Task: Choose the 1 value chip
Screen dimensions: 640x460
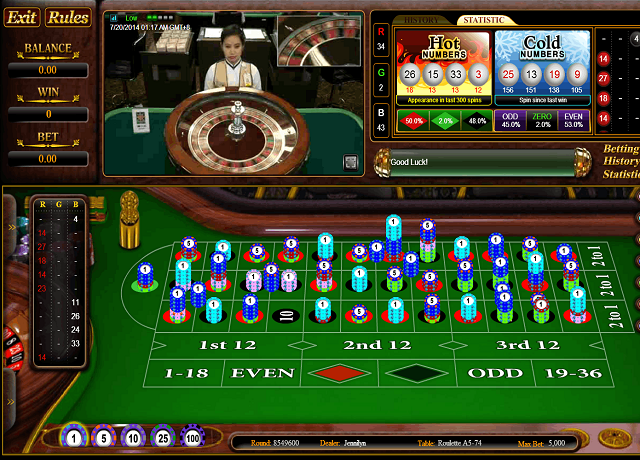Action: pyautogui.click(x=73, y=437)
